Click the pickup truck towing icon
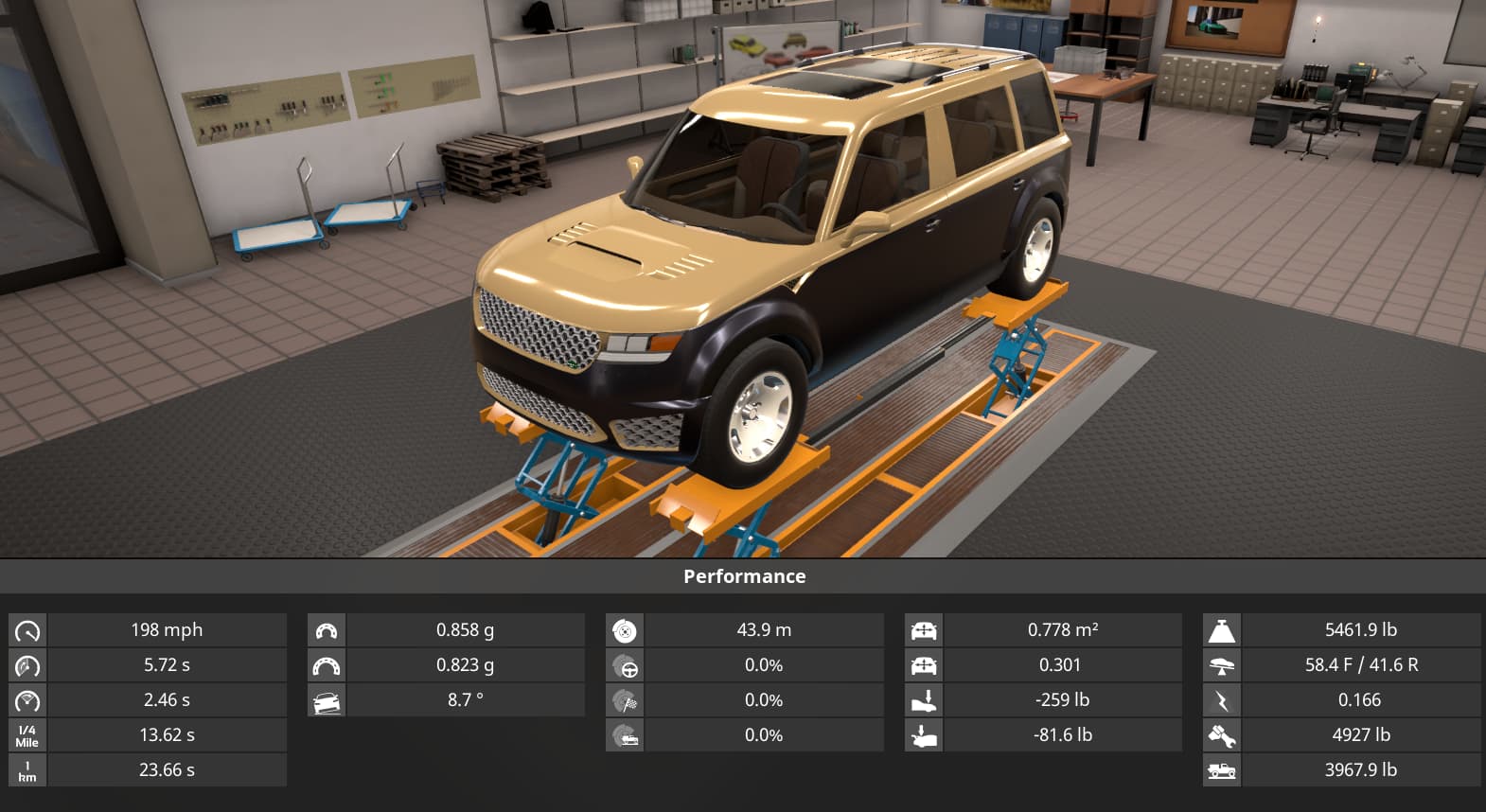1486x812 pixels. pyautogui.click(x=1222, y=770)
